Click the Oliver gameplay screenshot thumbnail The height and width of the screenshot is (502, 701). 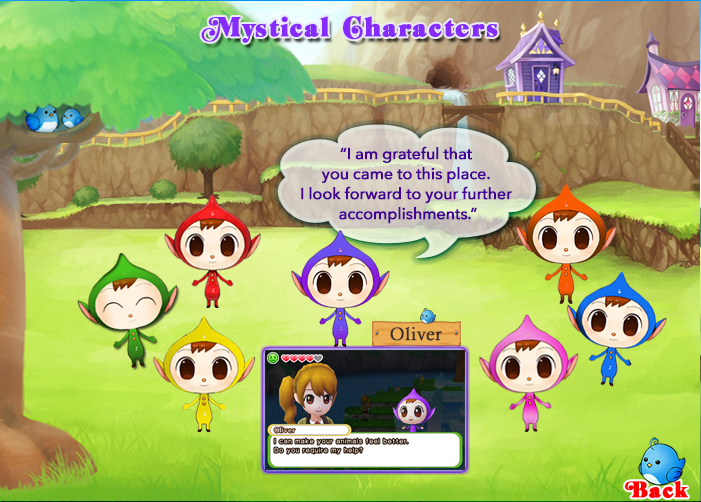[365, 408]
